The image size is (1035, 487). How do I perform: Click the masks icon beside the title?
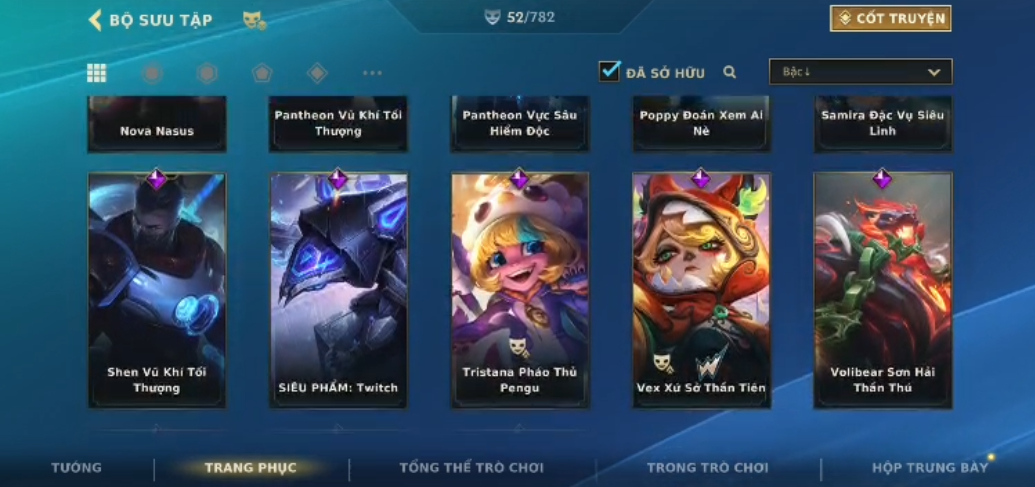tap(254, 20)
